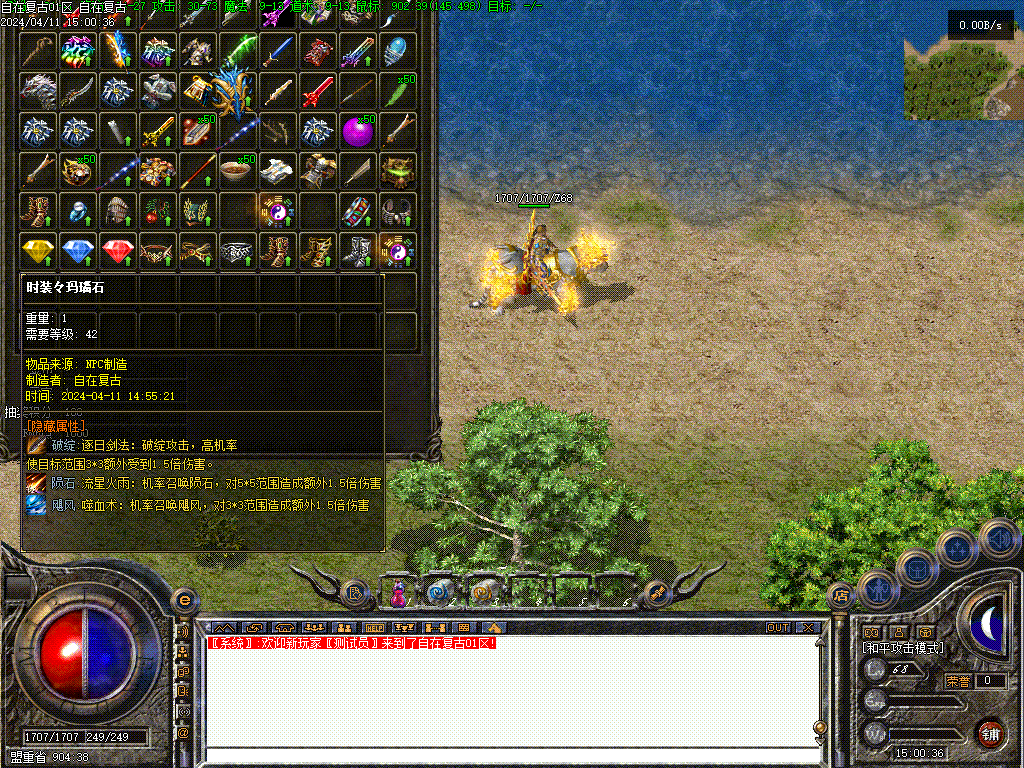The image size is (1024, 768).
Task: Click the purple orb item in inventory
Action: click(358, 131)
